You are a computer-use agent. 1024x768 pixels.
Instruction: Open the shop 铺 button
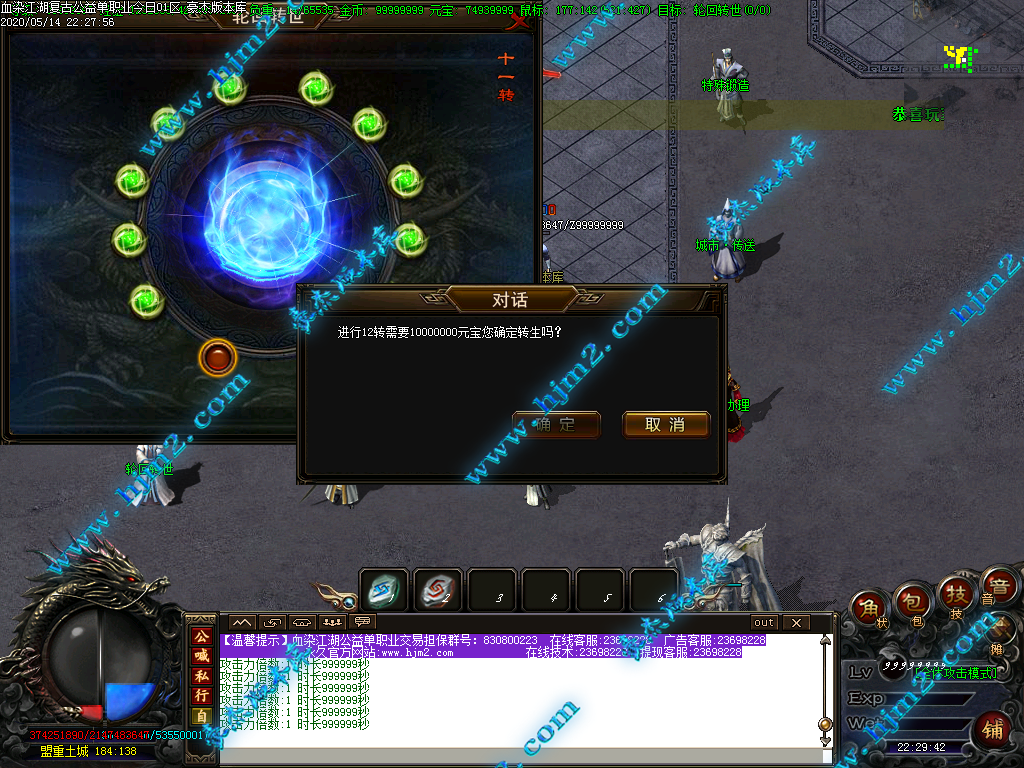pos(993,729)
